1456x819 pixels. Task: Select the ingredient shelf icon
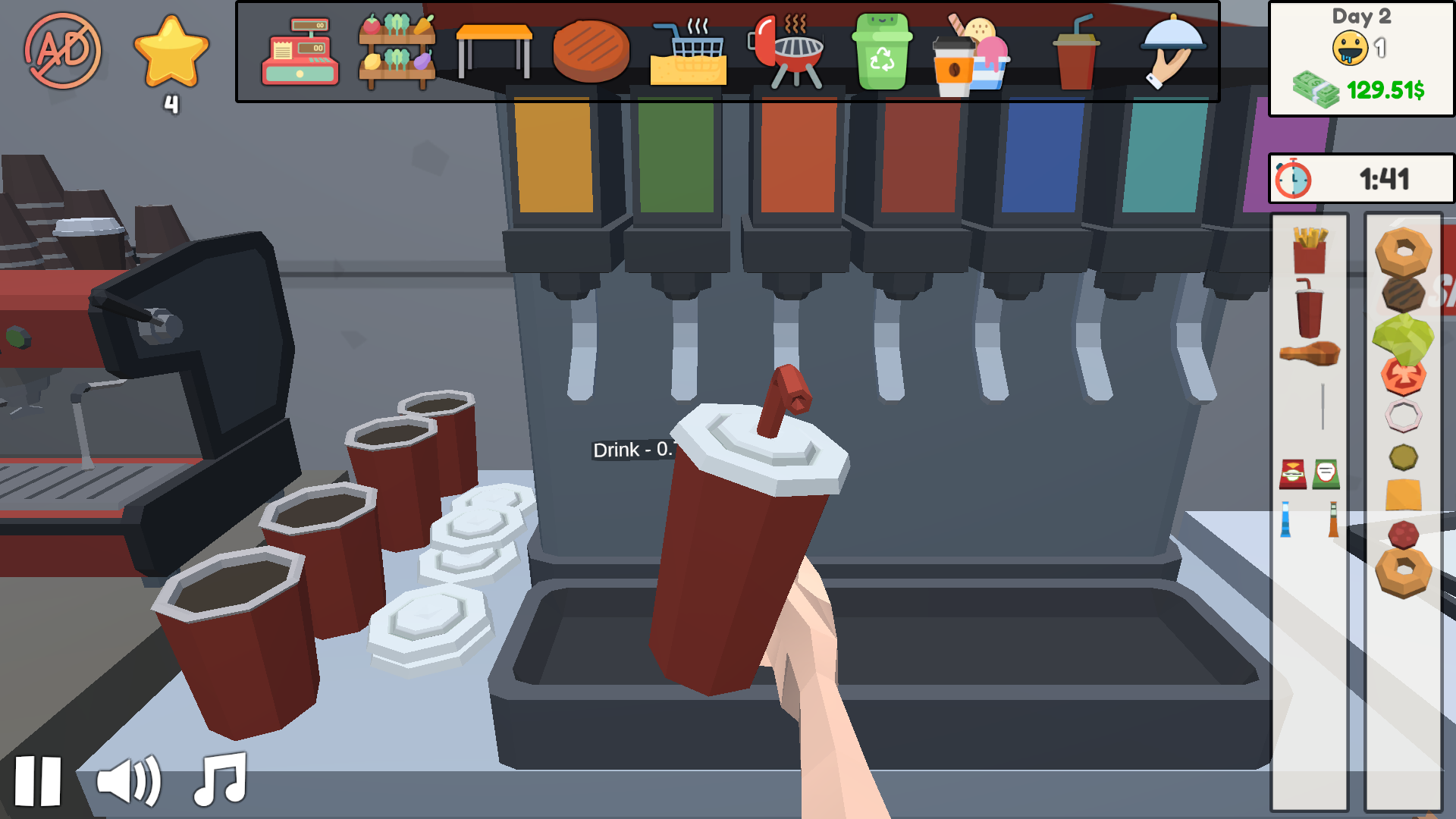[x=396, y=53]
